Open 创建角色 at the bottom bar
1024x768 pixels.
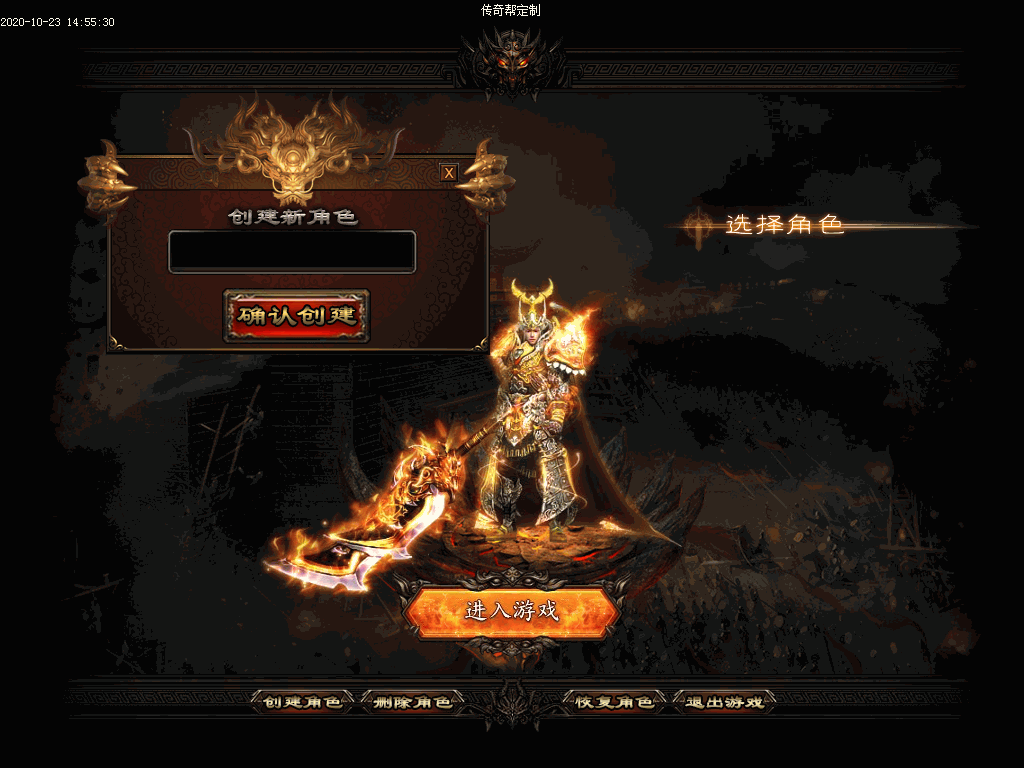click(302, 702)
